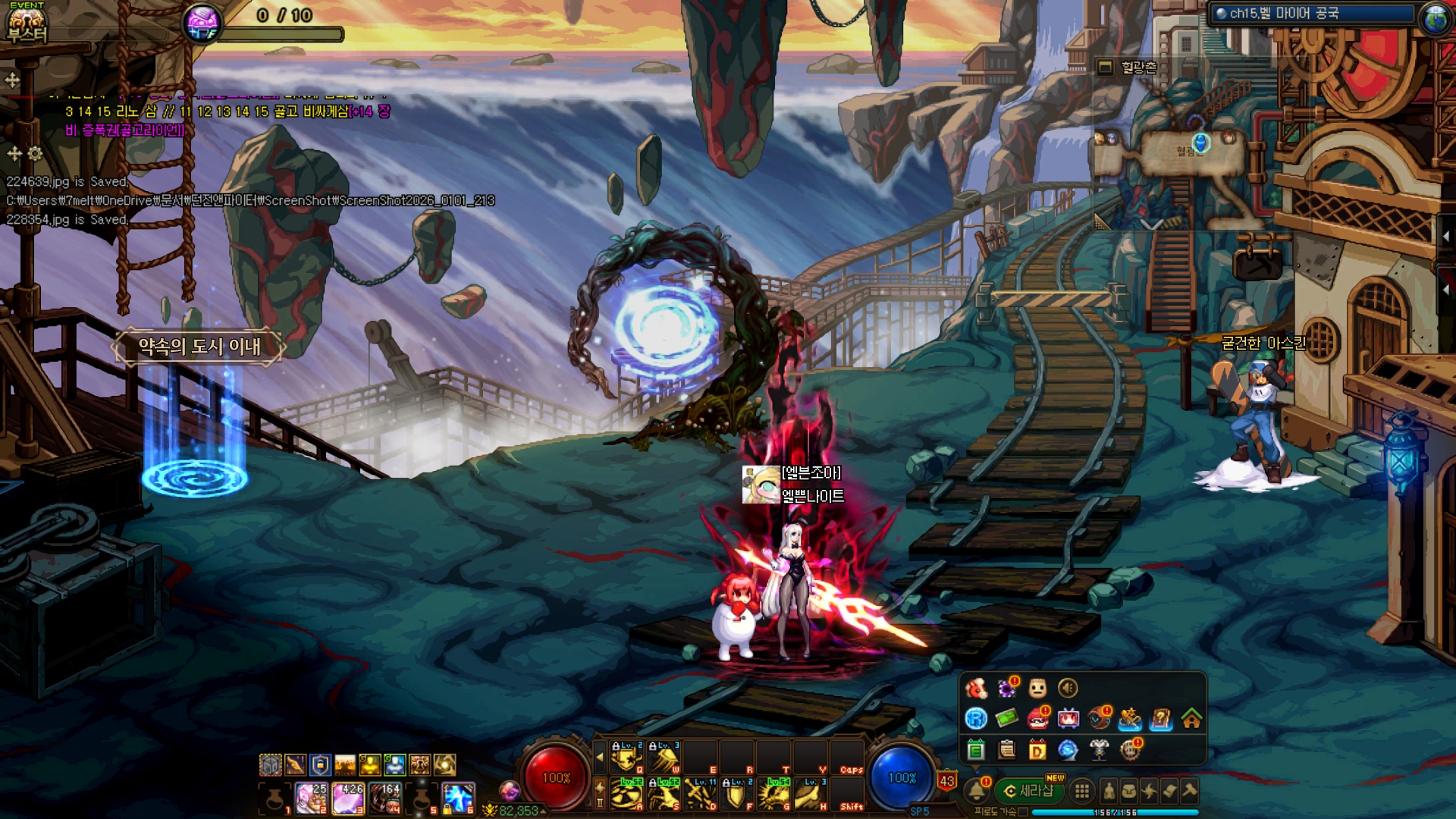Click the blue R coin icon
This screenshot has width=1456, height=819.
click(x=976, y=718)
